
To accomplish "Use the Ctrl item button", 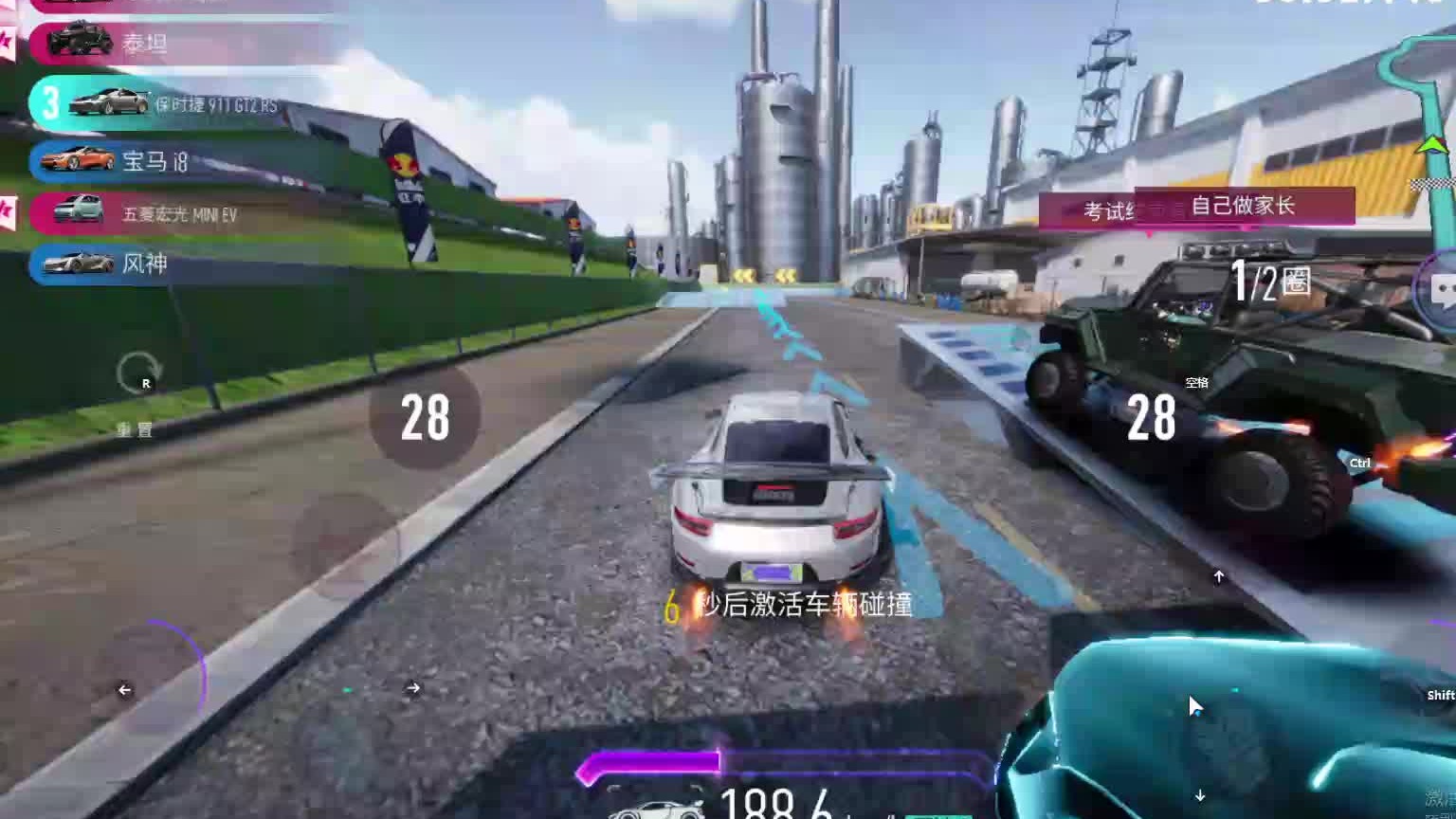I will pos(1361,464).
